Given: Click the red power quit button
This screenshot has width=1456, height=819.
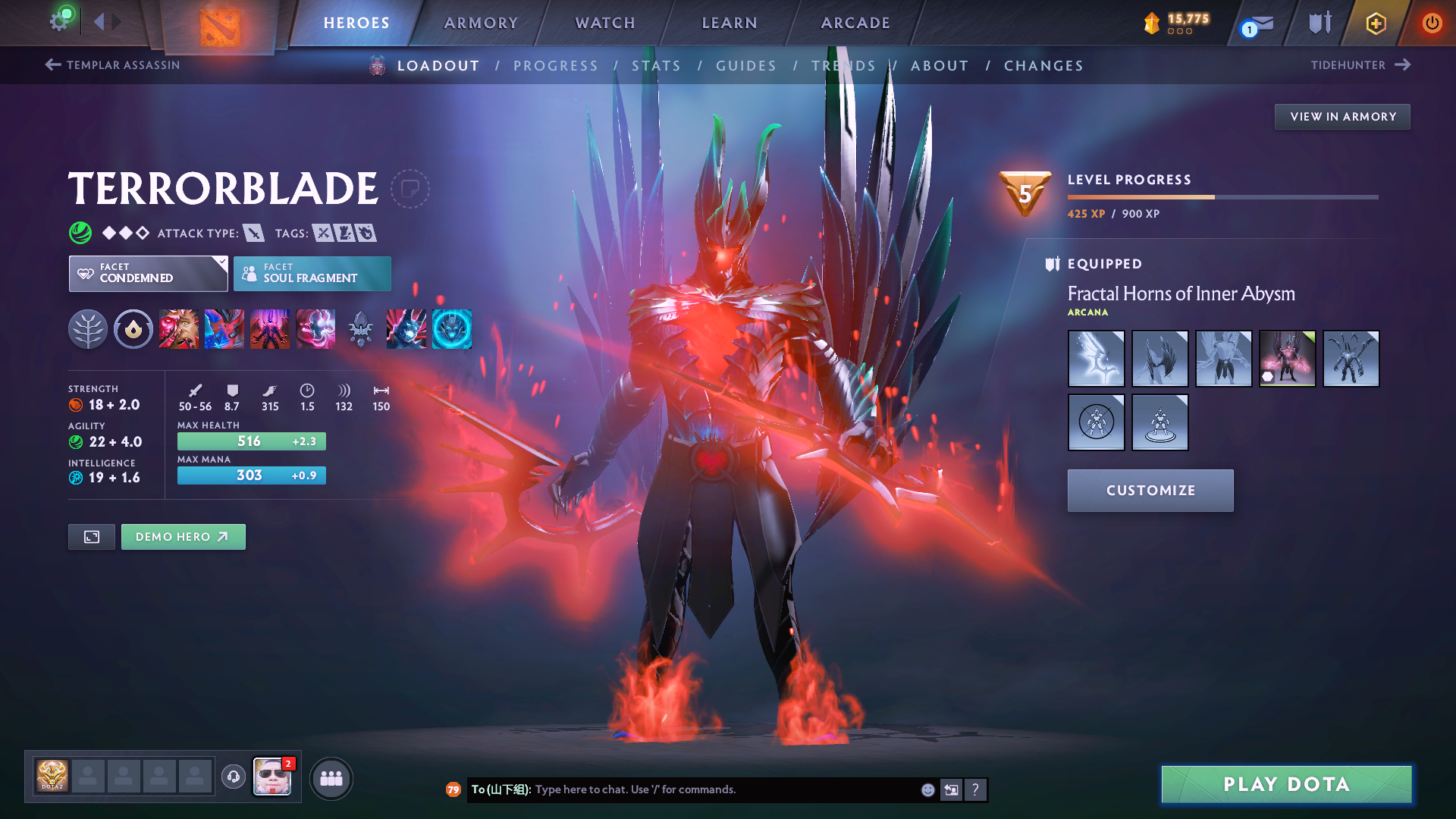Looking at the screenshot, I should pyautogui.click(x=1432, y=23).
